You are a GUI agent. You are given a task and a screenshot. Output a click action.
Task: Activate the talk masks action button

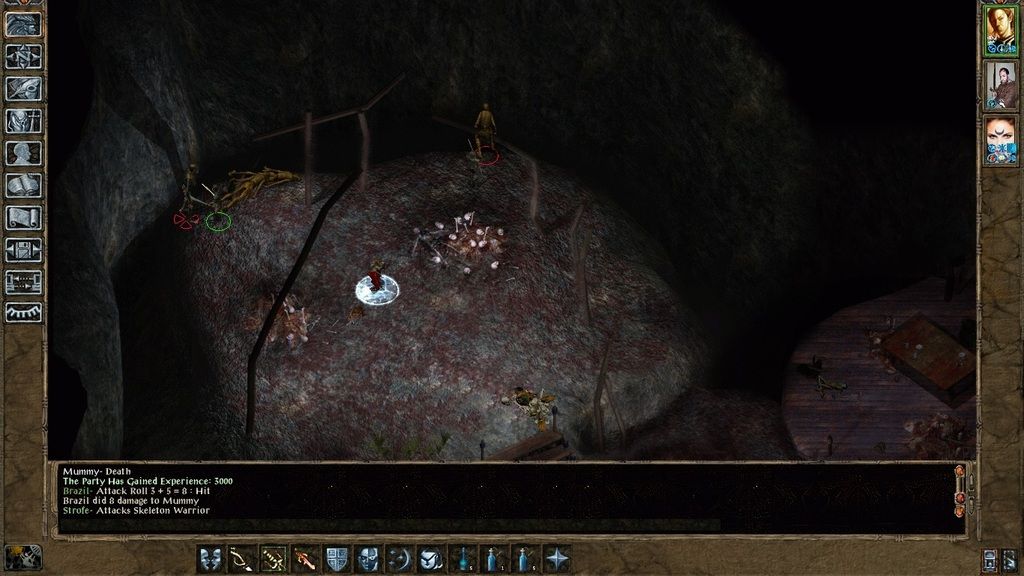click(210, 559)
